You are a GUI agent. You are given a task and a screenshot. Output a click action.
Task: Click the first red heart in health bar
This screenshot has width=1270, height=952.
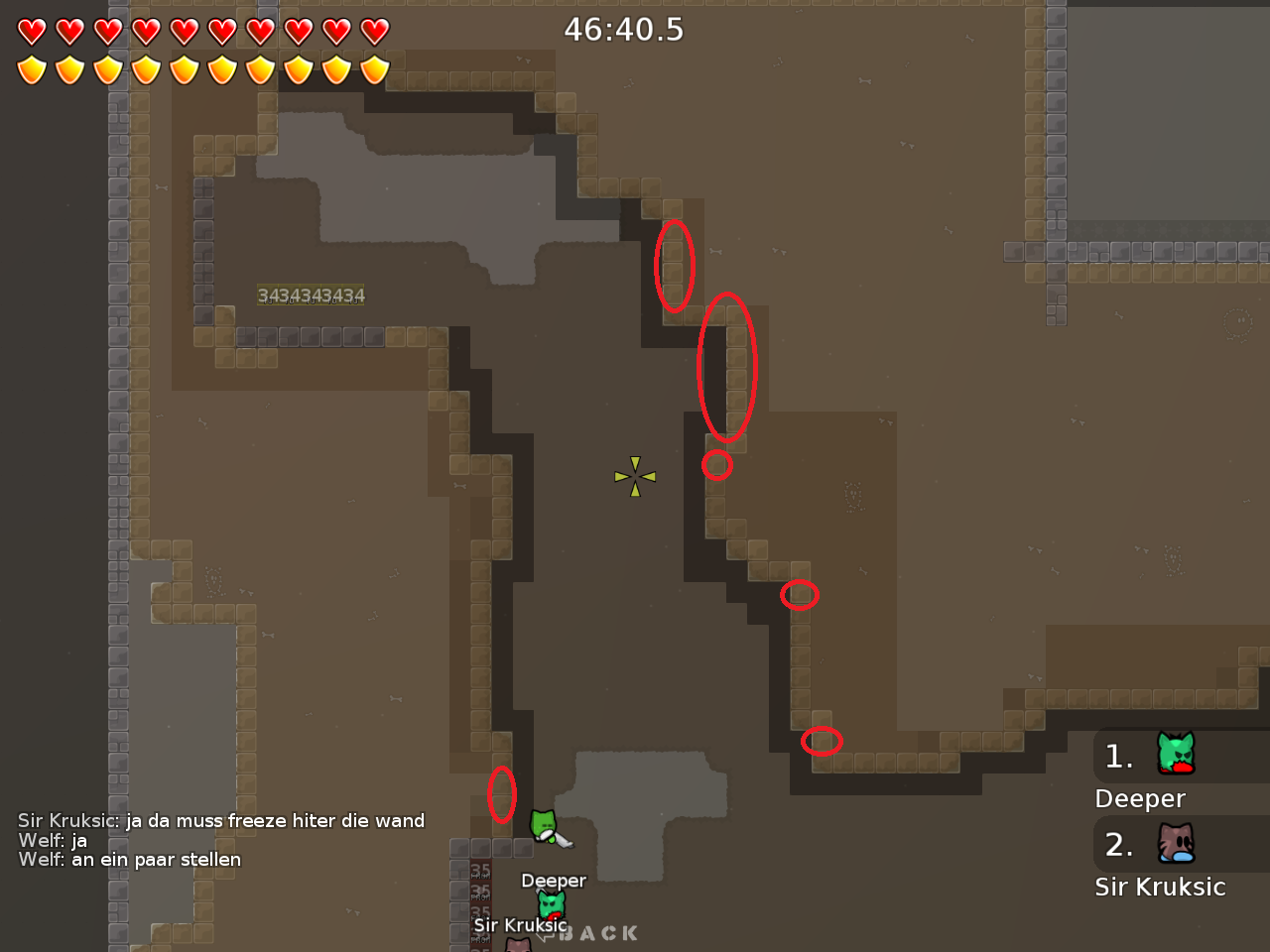(32, 32)
